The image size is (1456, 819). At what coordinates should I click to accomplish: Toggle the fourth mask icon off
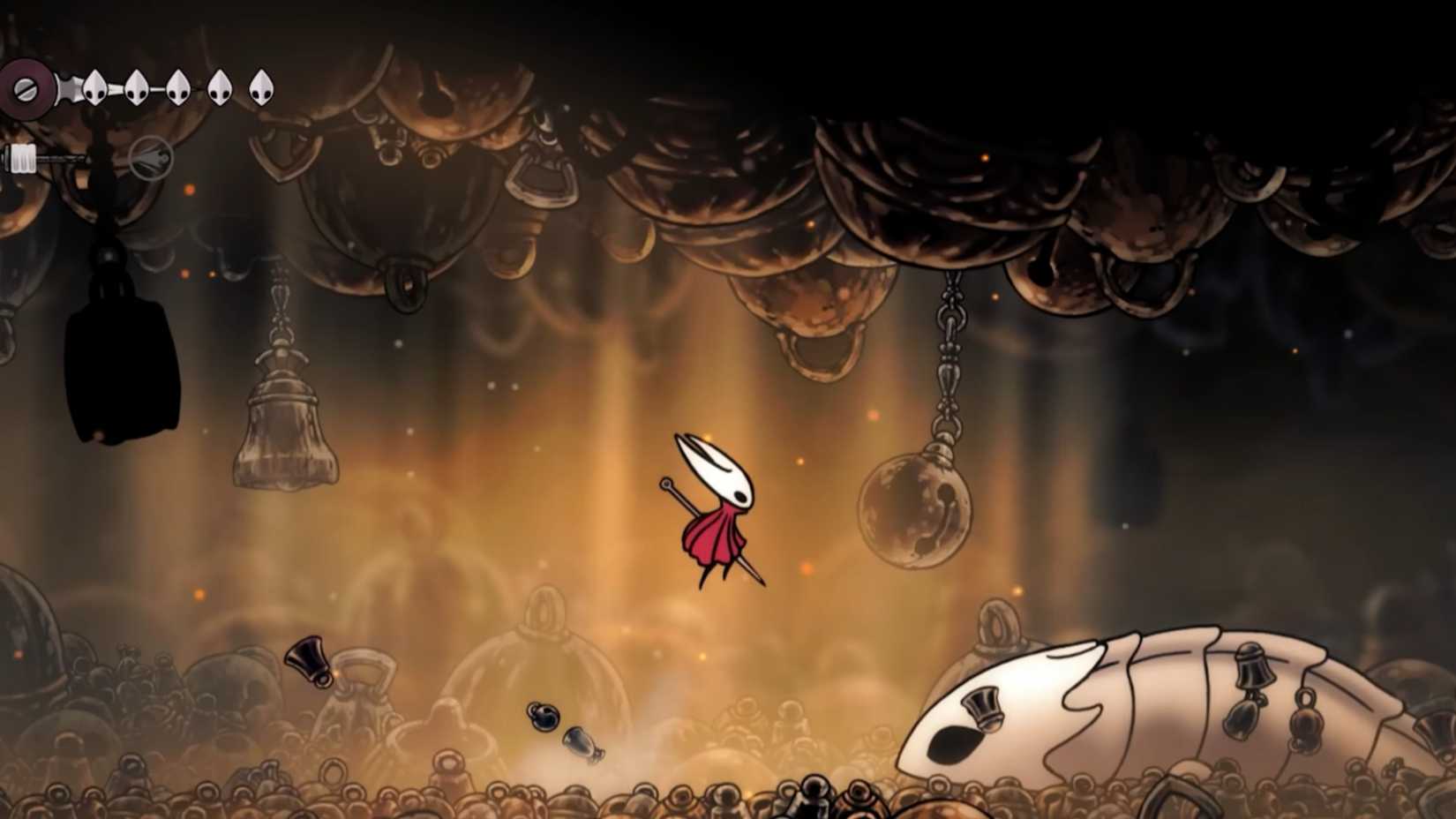(x=219, y=86)
